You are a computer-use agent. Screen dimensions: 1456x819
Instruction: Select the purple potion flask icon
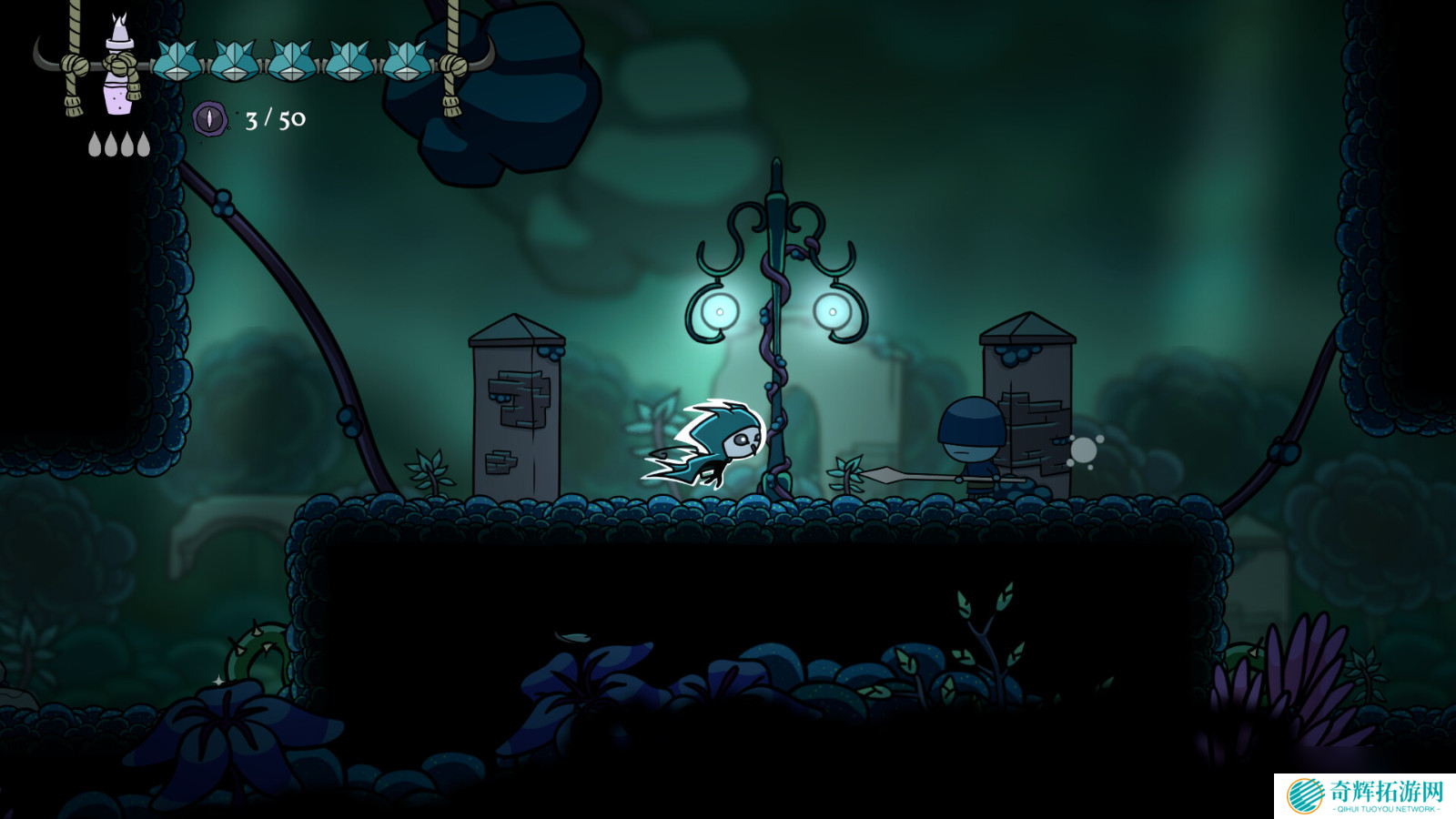click(117, 91)
